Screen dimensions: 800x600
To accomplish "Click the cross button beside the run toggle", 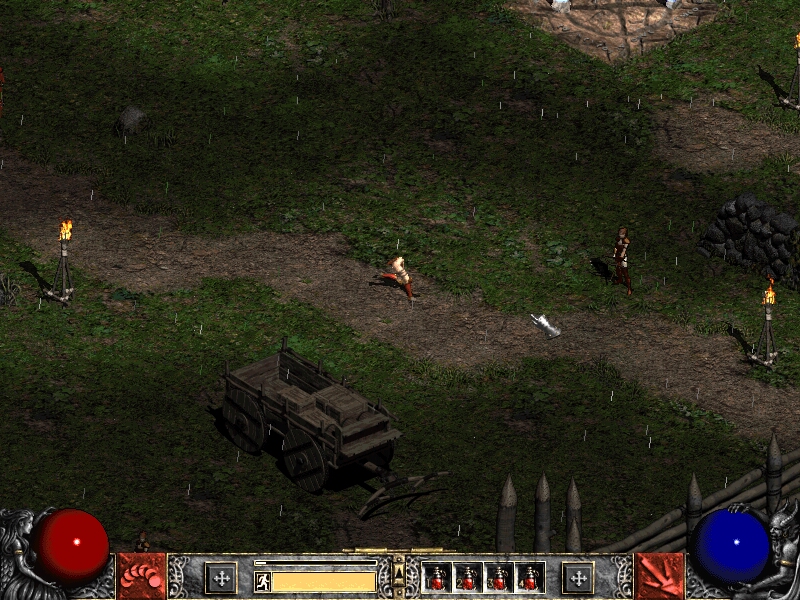I will 220,577.
